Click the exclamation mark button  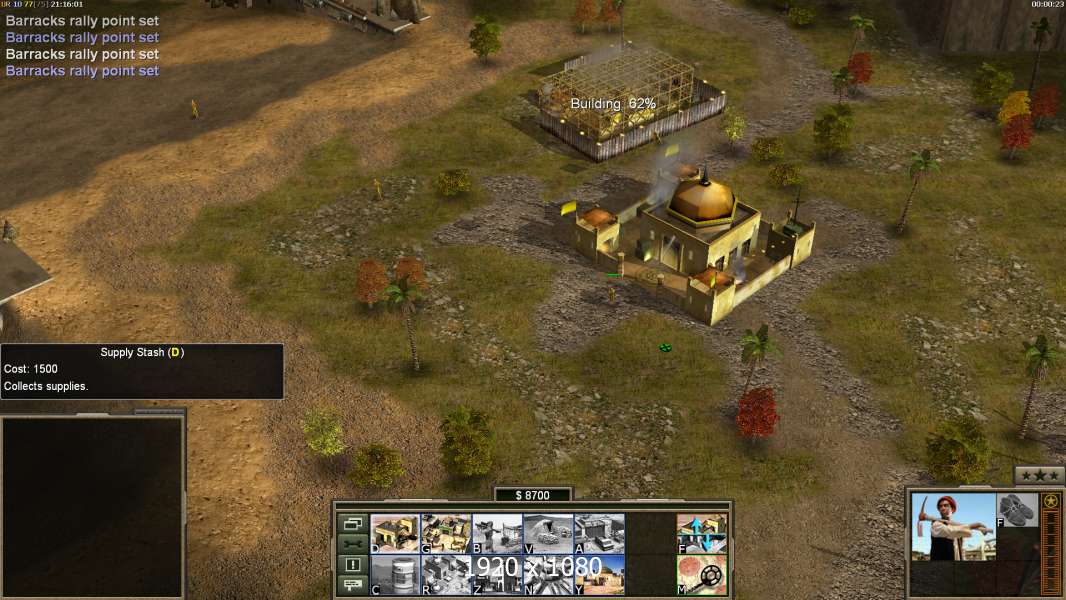pyautogui.click(x=352, y=565)
